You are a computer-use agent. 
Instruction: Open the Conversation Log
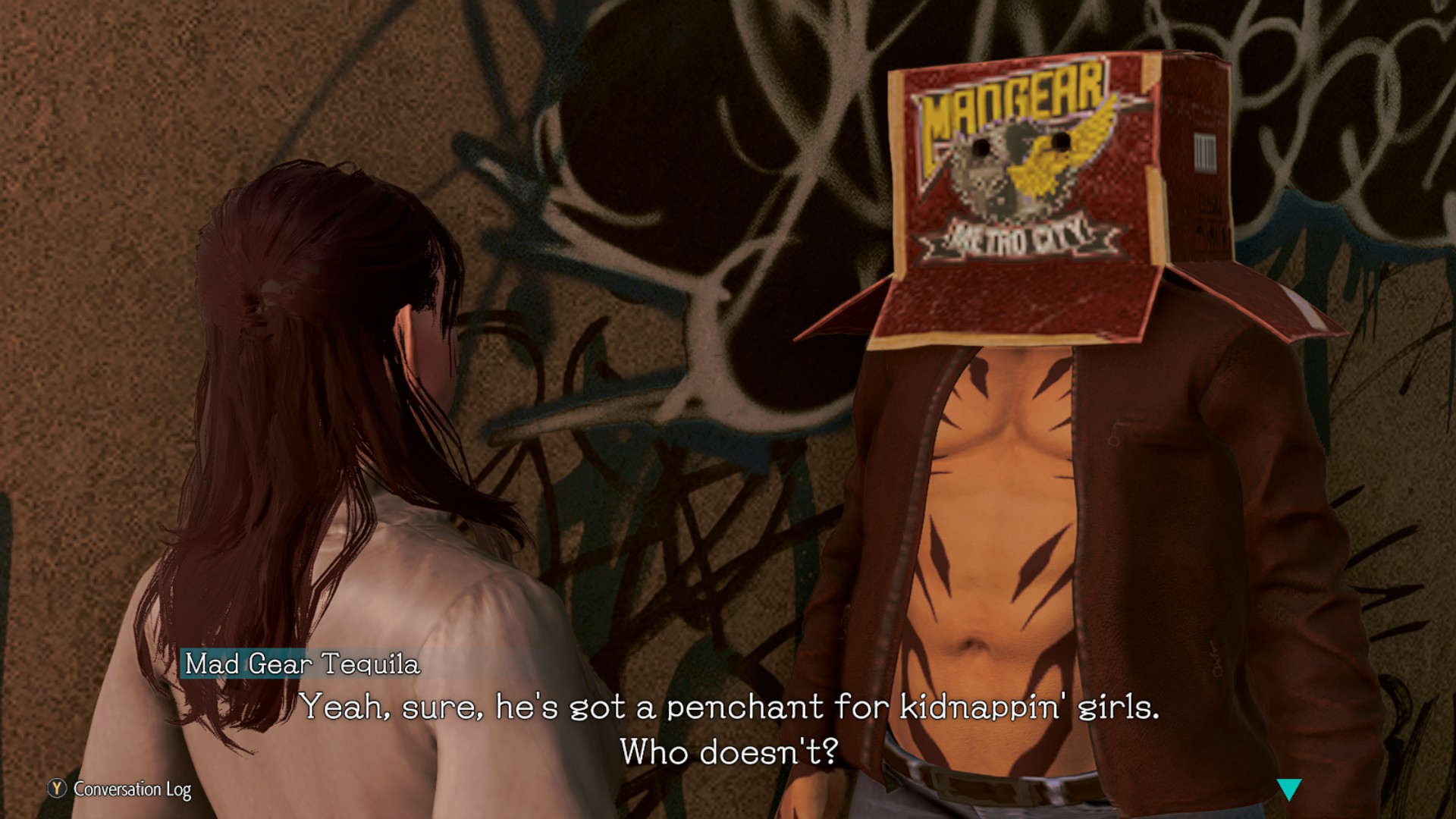tap(121, 789)
